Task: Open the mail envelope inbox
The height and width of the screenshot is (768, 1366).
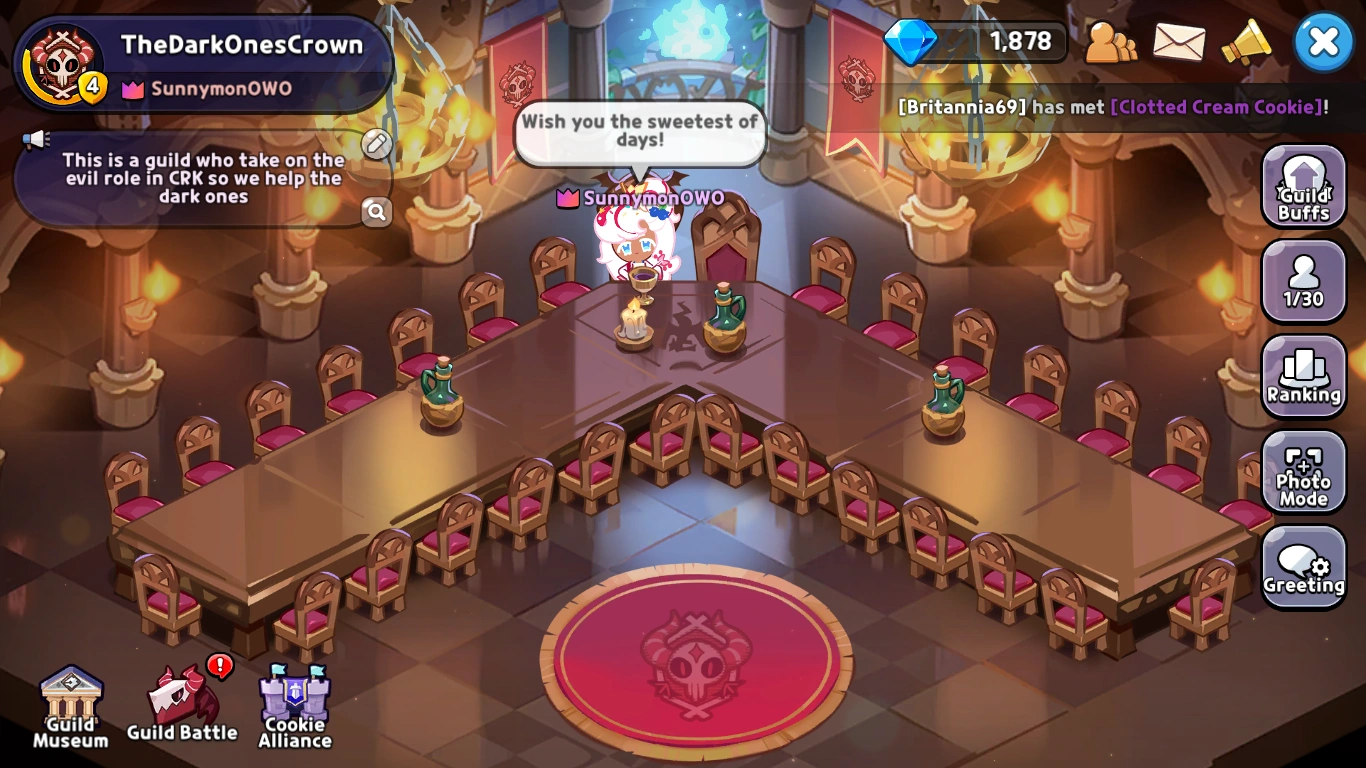Action: [x=1180, y=44]
